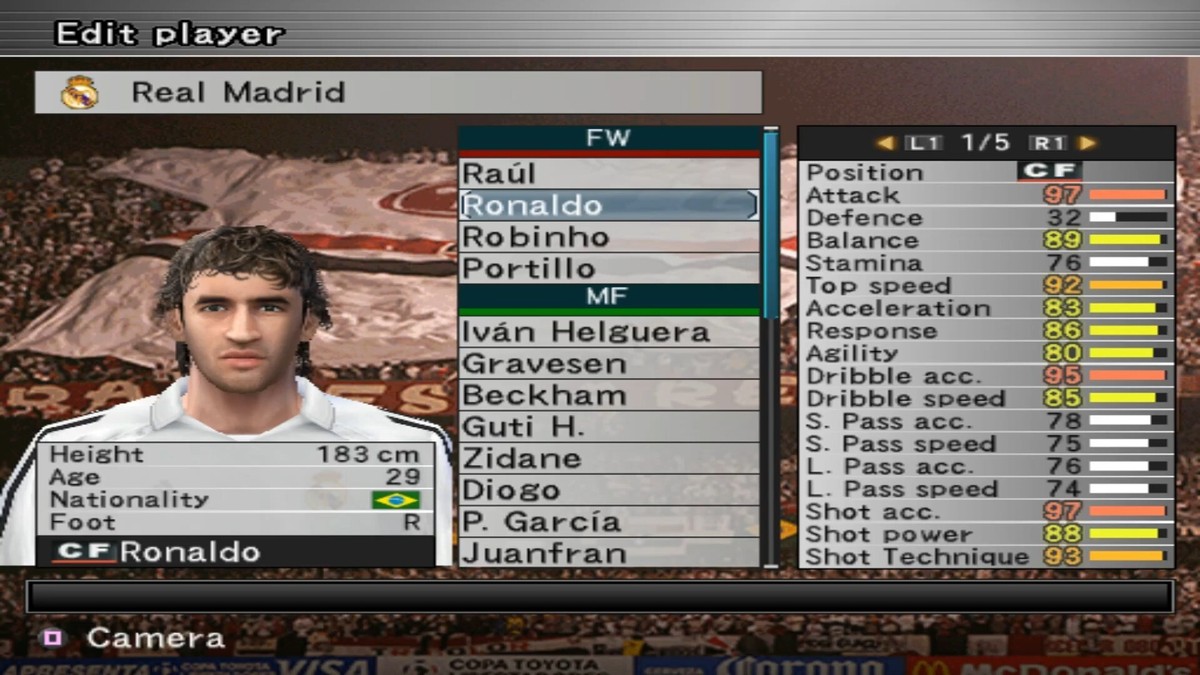Select Diogo in the player list

coord(608,490)
